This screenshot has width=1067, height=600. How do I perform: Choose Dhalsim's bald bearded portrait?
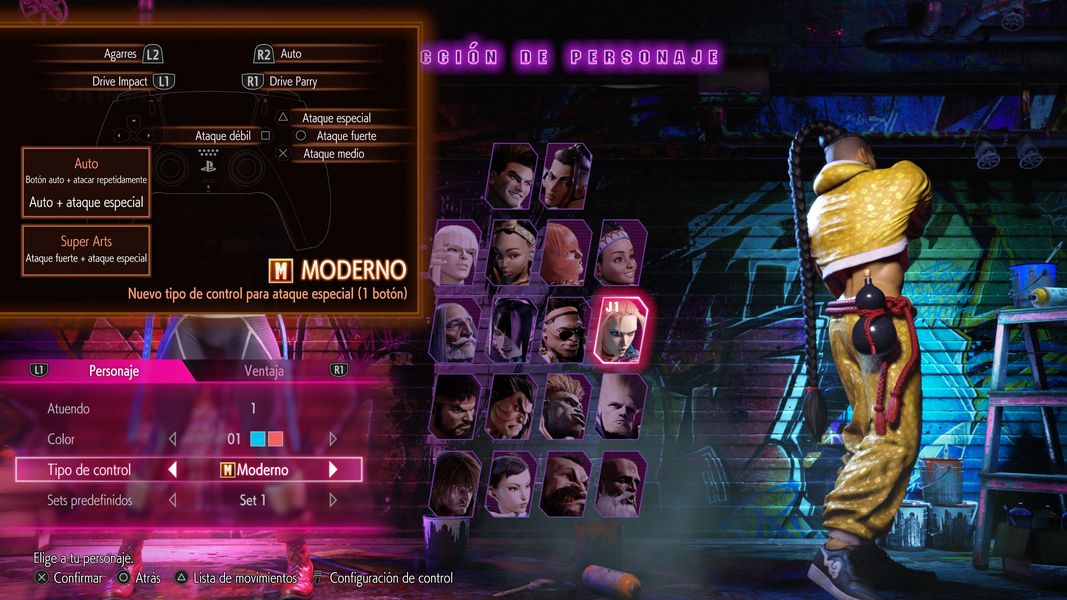620,483
